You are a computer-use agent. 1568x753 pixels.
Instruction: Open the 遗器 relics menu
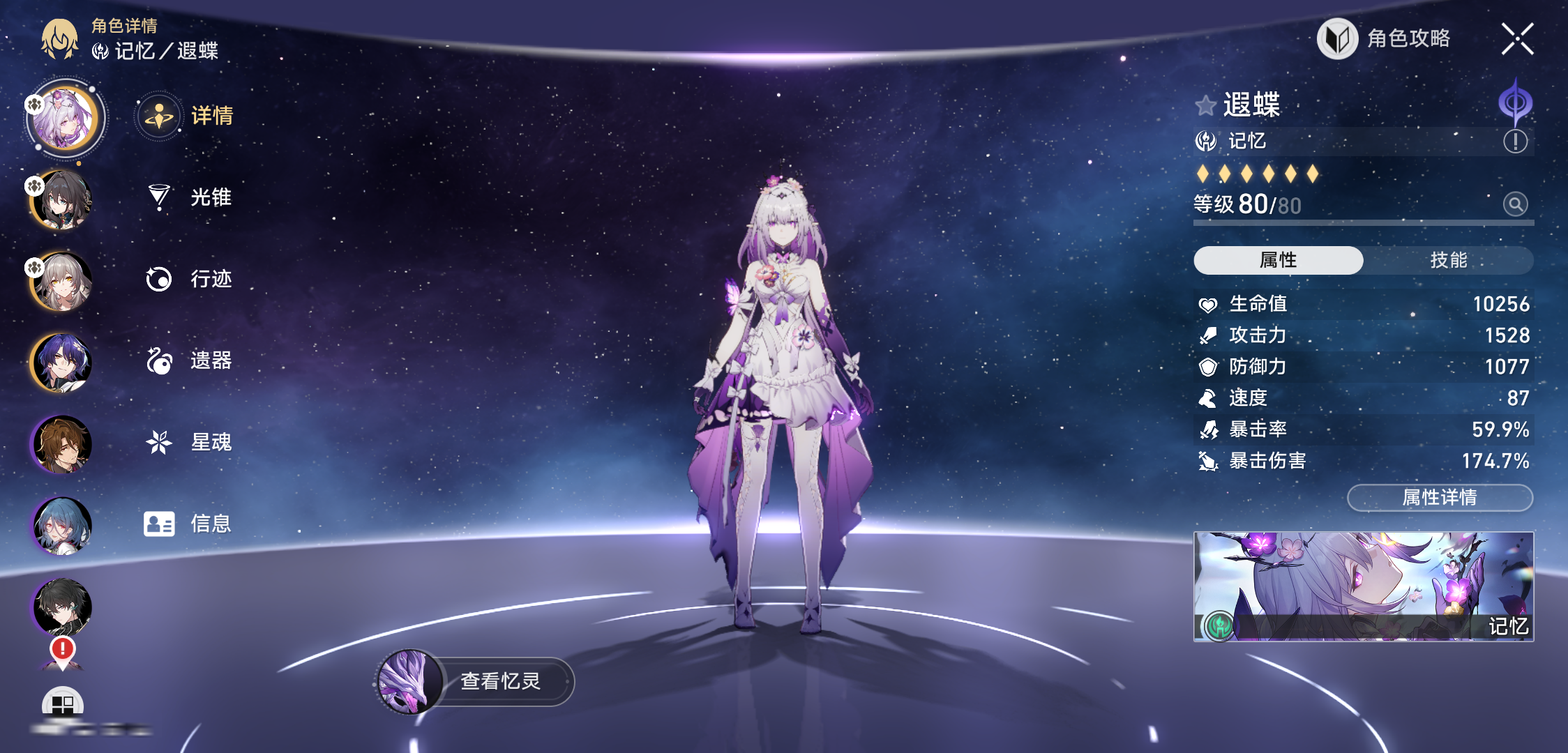(x=190, y=360)
